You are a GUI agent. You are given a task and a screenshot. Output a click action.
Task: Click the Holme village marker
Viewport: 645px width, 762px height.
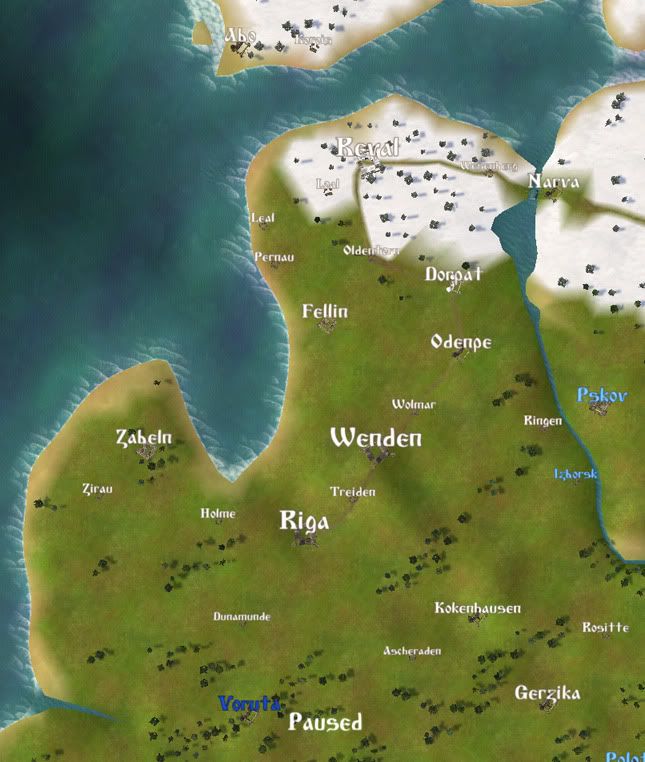point(218,514)
